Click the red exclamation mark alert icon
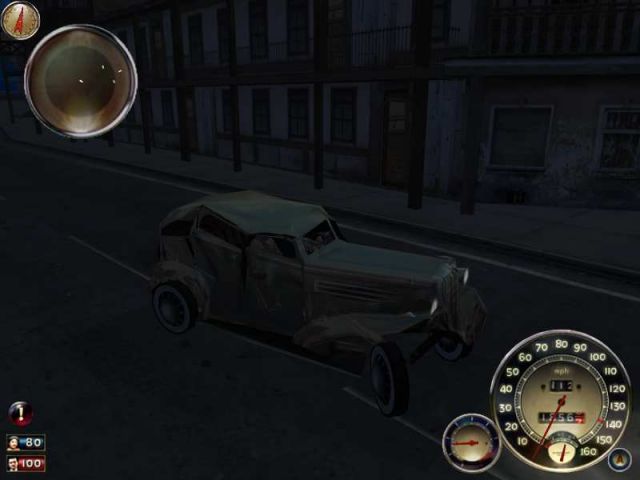640x480 pixels. pyautogui.click(x=19, y=413)
